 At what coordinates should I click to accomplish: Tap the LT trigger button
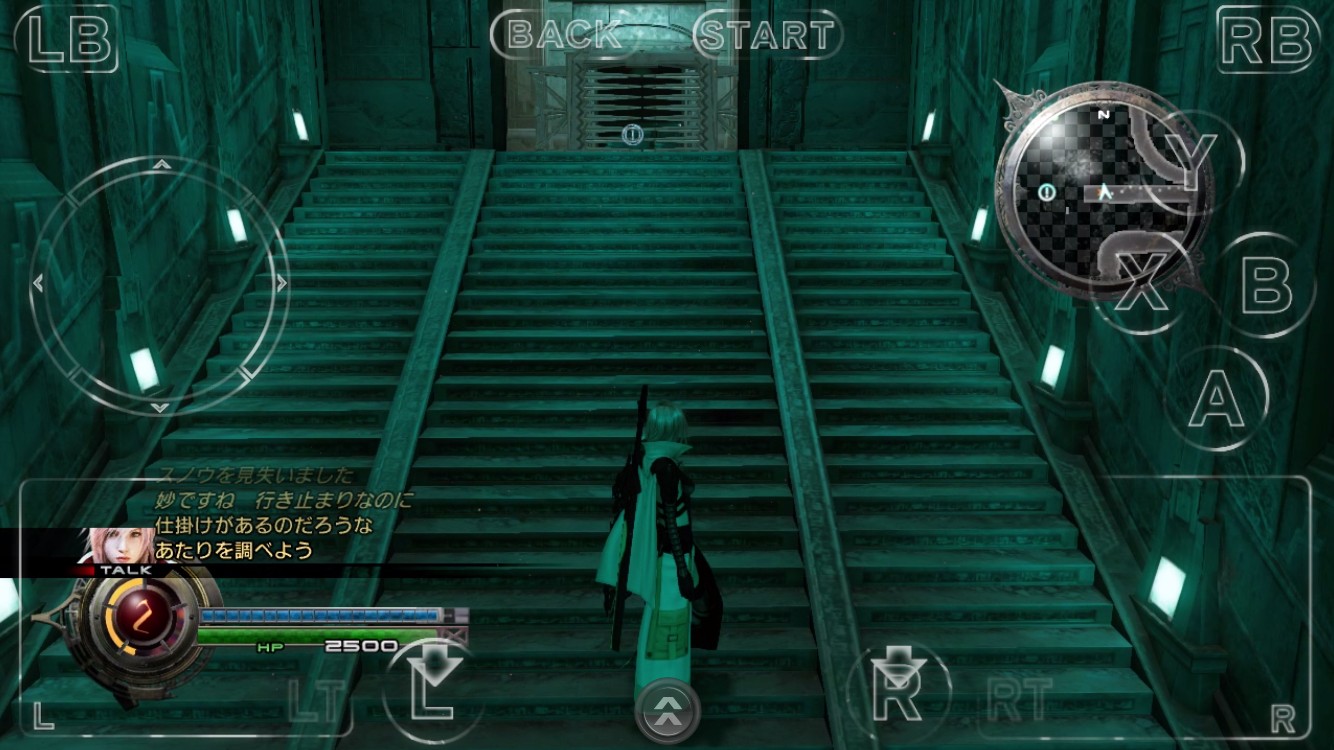[316, 700]
